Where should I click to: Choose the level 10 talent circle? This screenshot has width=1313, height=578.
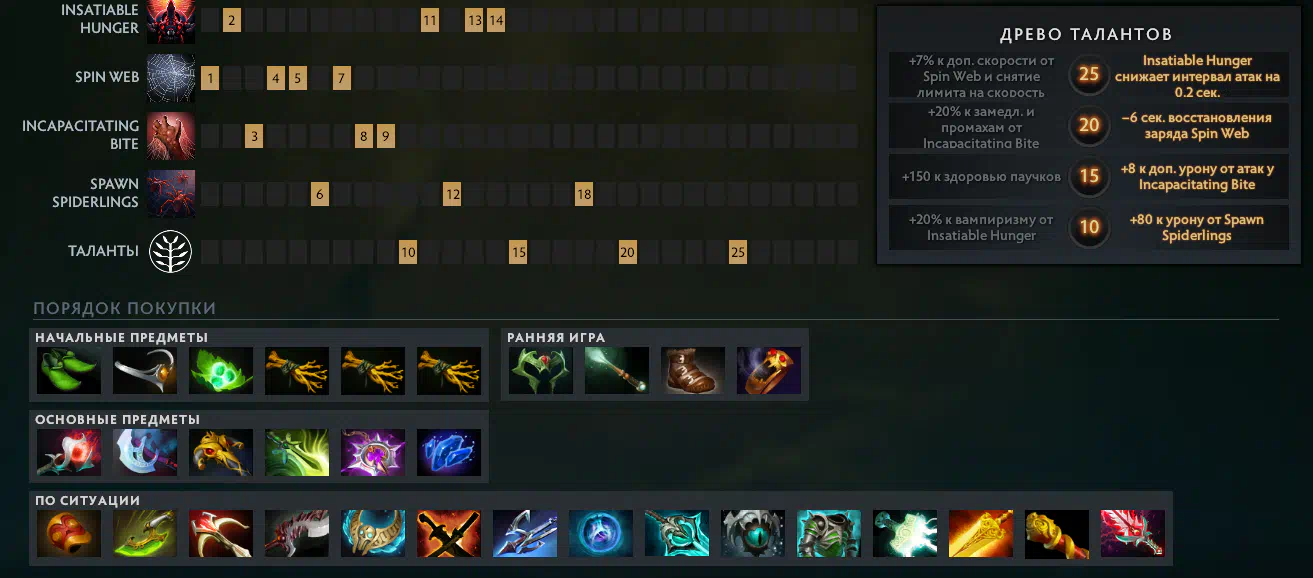pyautogui.click(x=1089, y=227)
